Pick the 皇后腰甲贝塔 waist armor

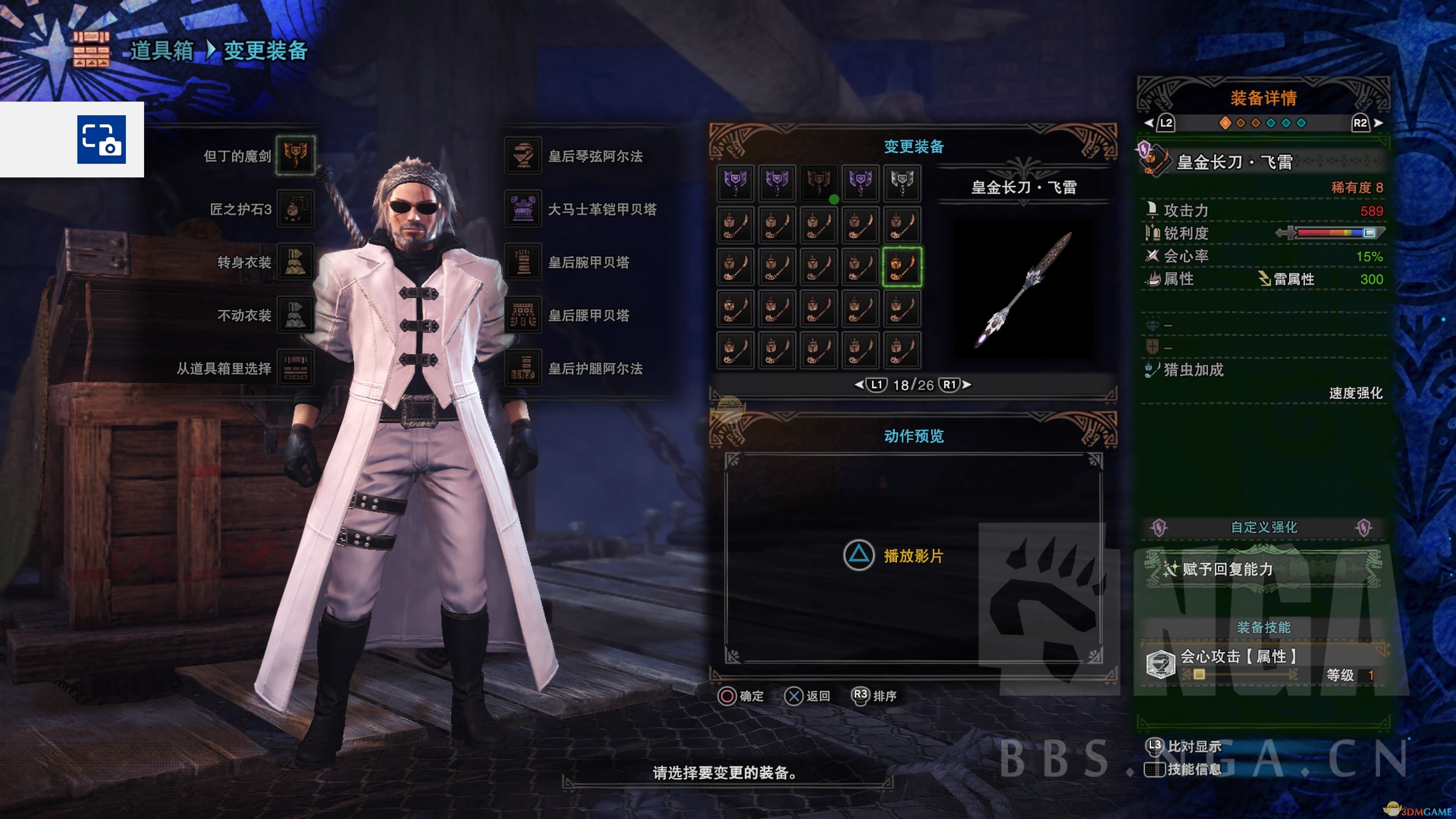523,315
